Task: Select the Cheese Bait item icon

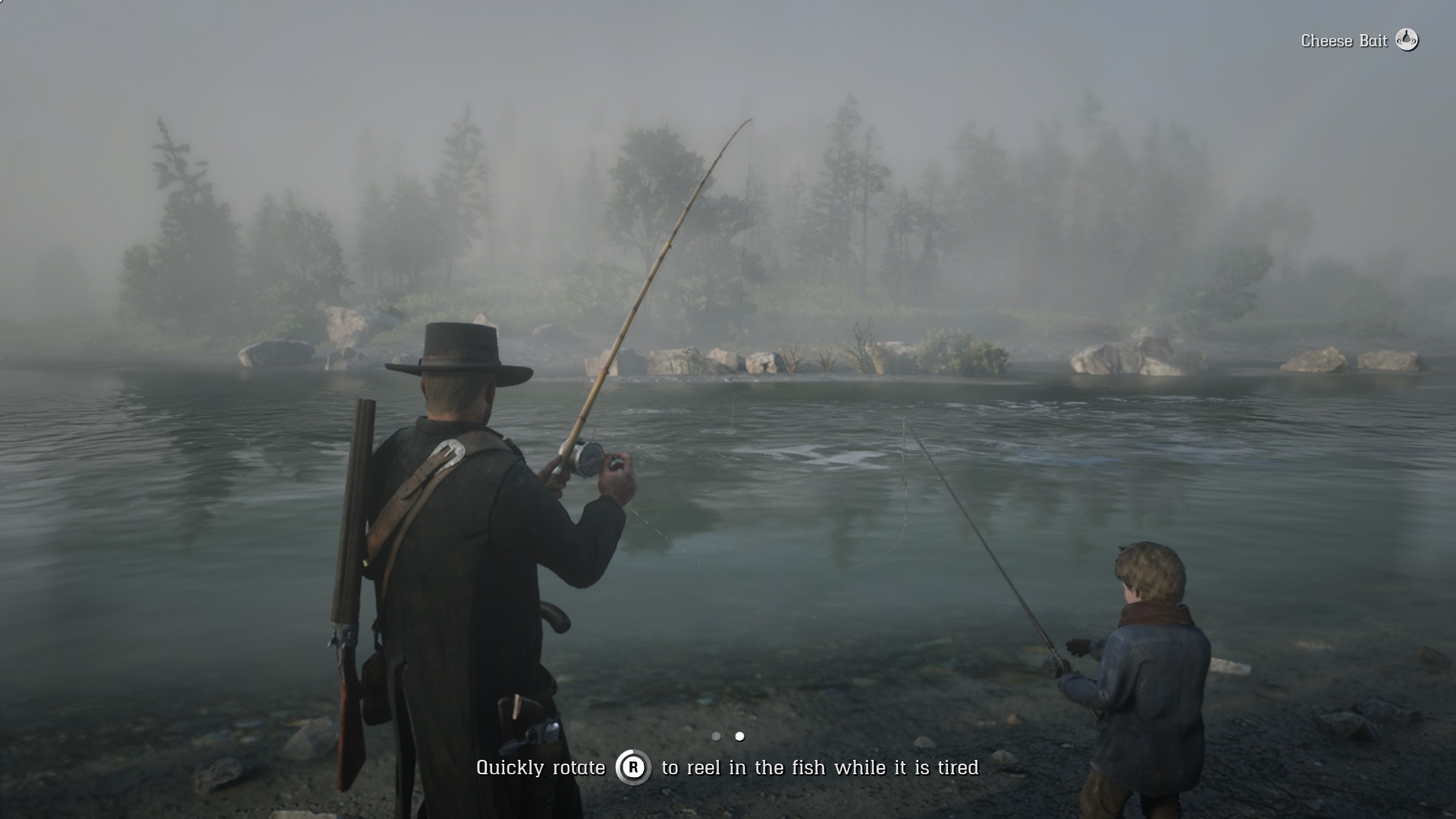Action: tap(1407, 40)
